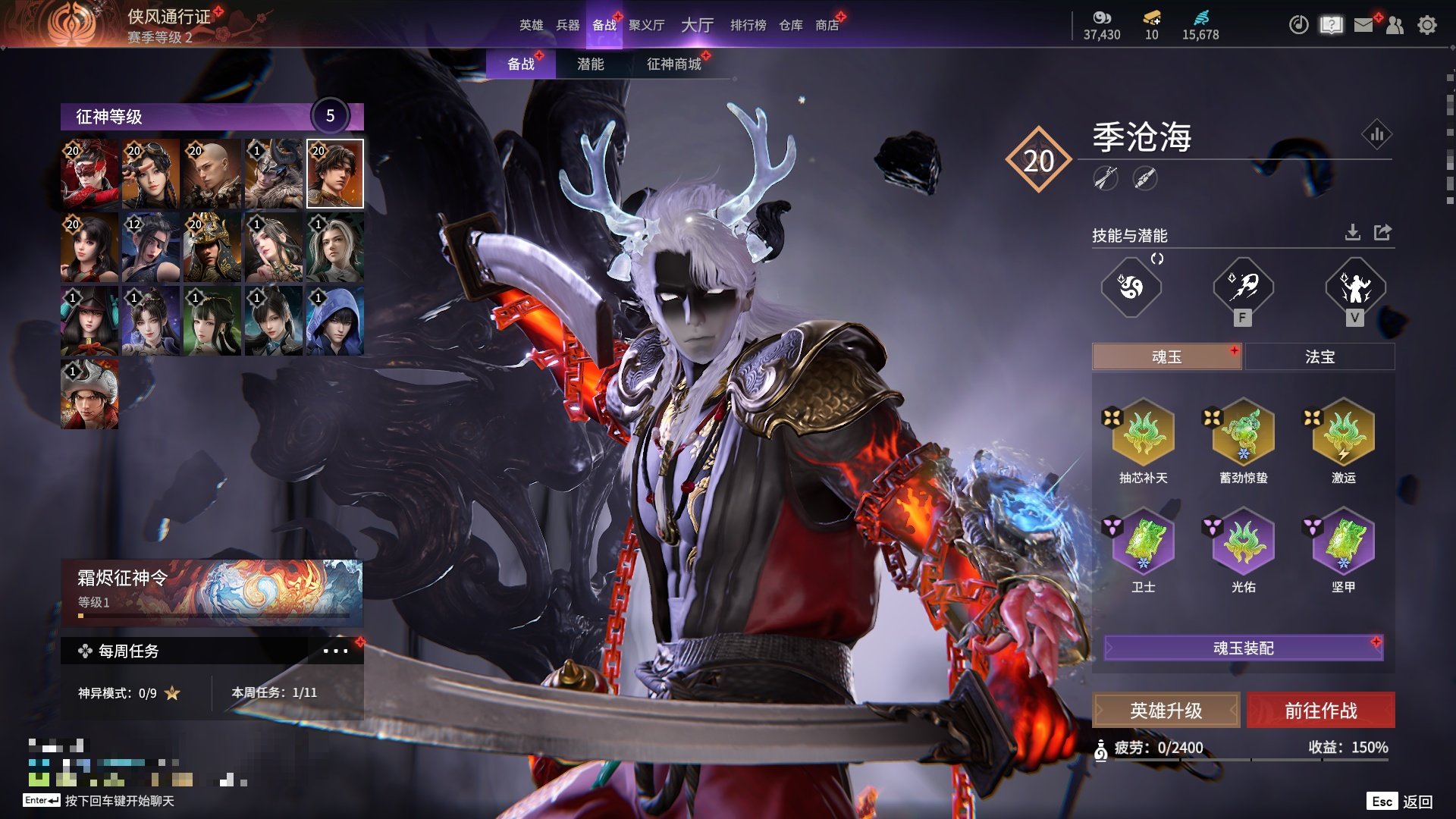Open the 仓库 warehouse
The height and width of the screenshot is (819, 1456).
coord(790,25)
